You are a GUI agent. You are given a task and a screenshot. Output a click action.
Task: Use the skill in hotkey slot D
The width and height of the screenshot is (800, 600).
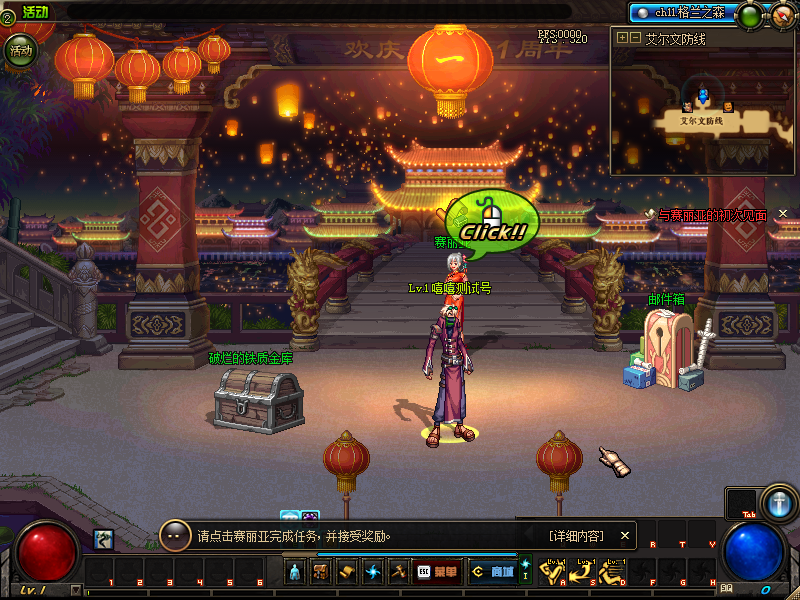[x=611, y=573]
